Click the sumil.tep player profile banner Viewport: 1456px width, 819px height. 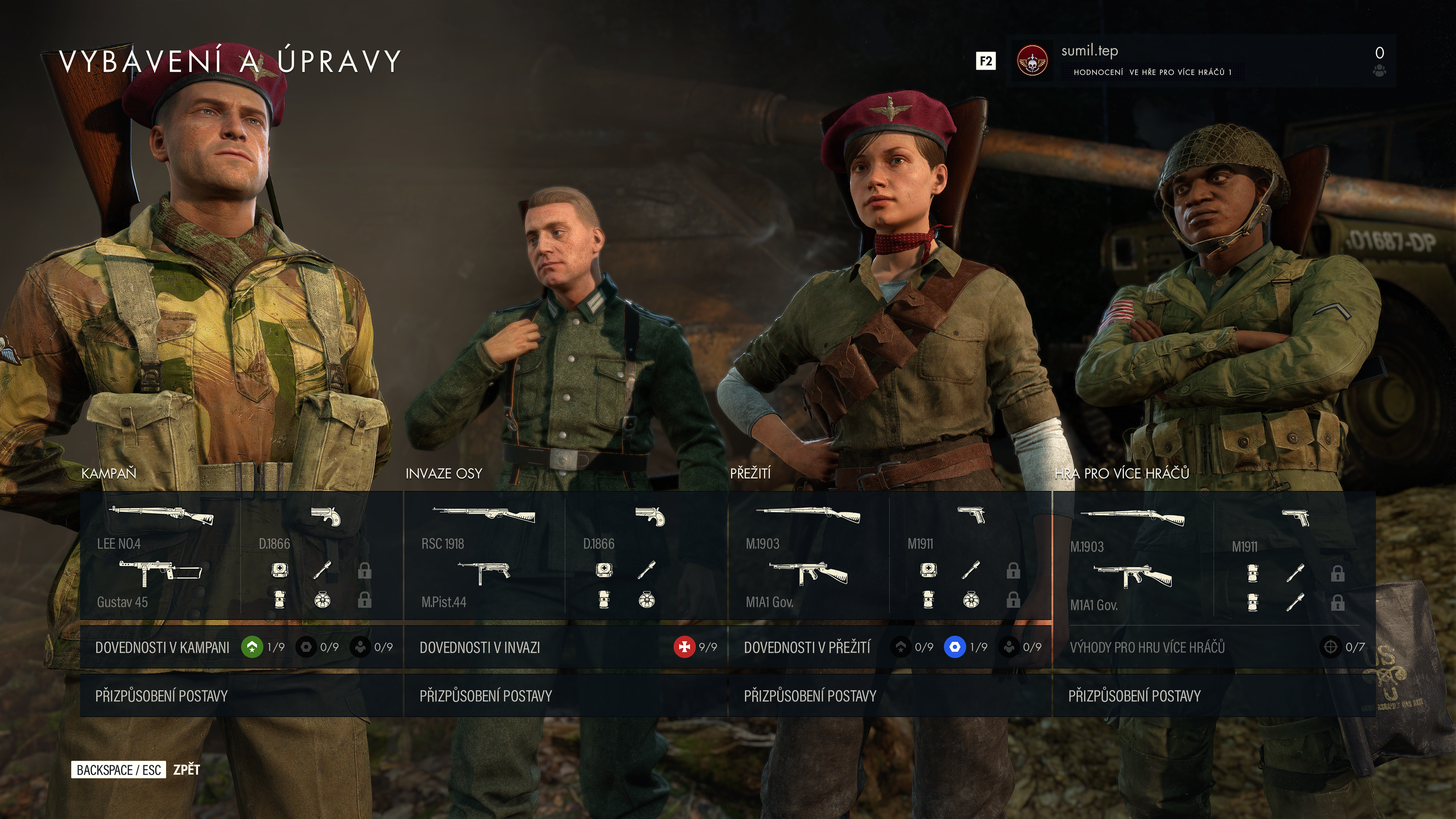[x=1200, y=61]
